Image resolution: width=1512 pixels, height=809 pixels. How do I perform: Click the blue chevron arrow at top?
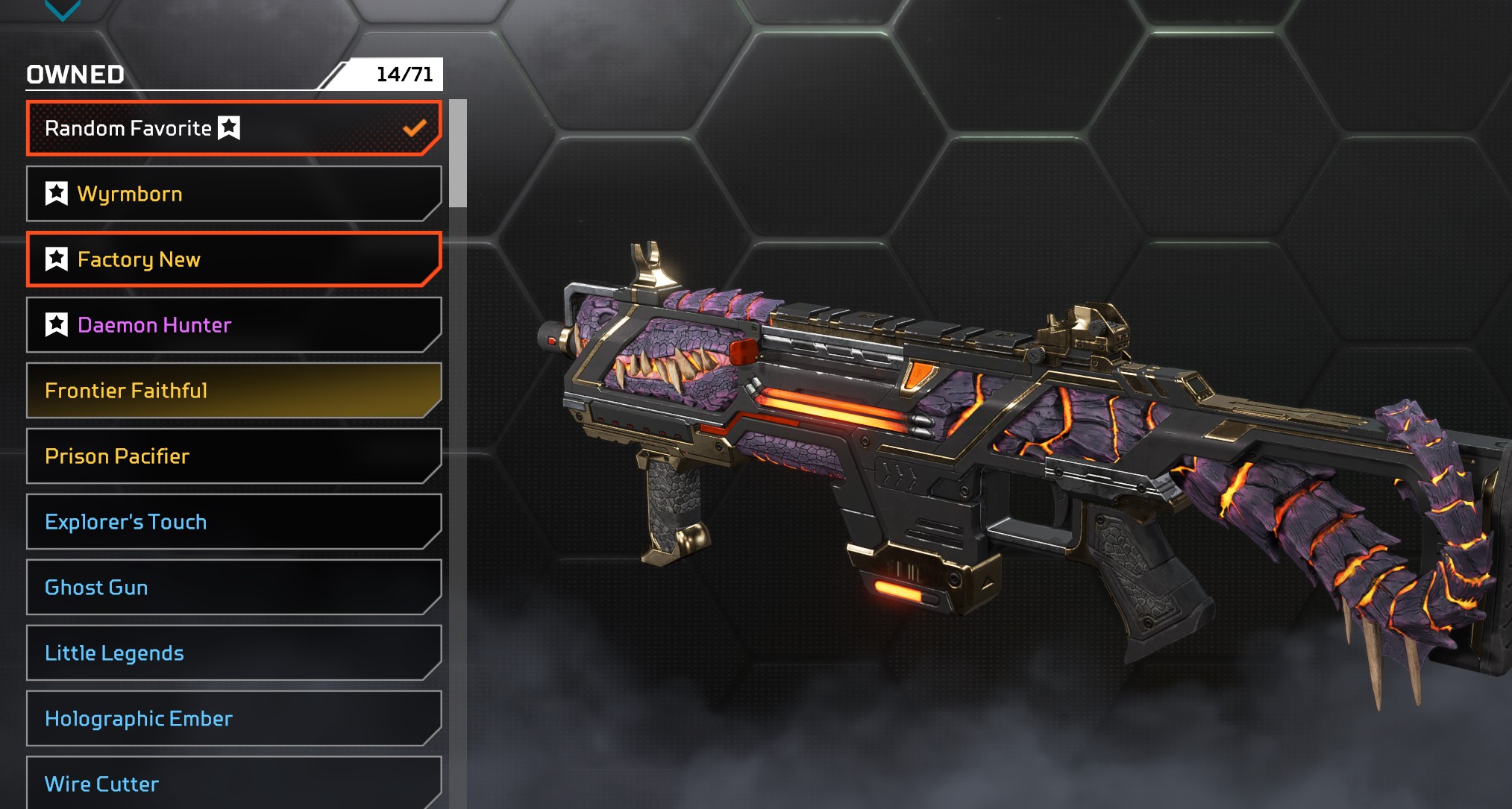tap(63, 9)
